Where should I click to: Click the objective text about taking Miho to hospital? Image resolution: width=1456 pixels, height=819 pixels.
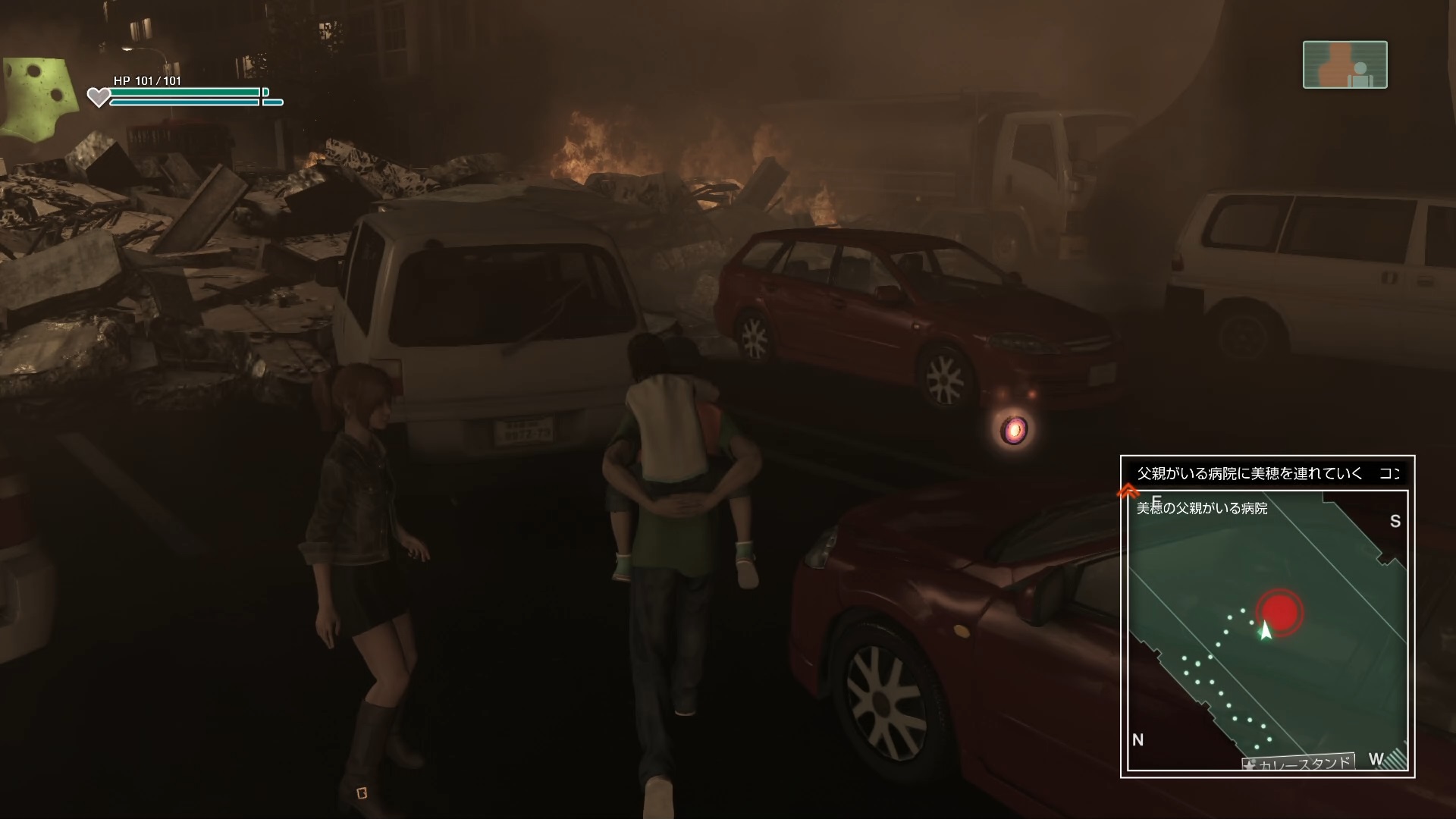(1249, 474)
